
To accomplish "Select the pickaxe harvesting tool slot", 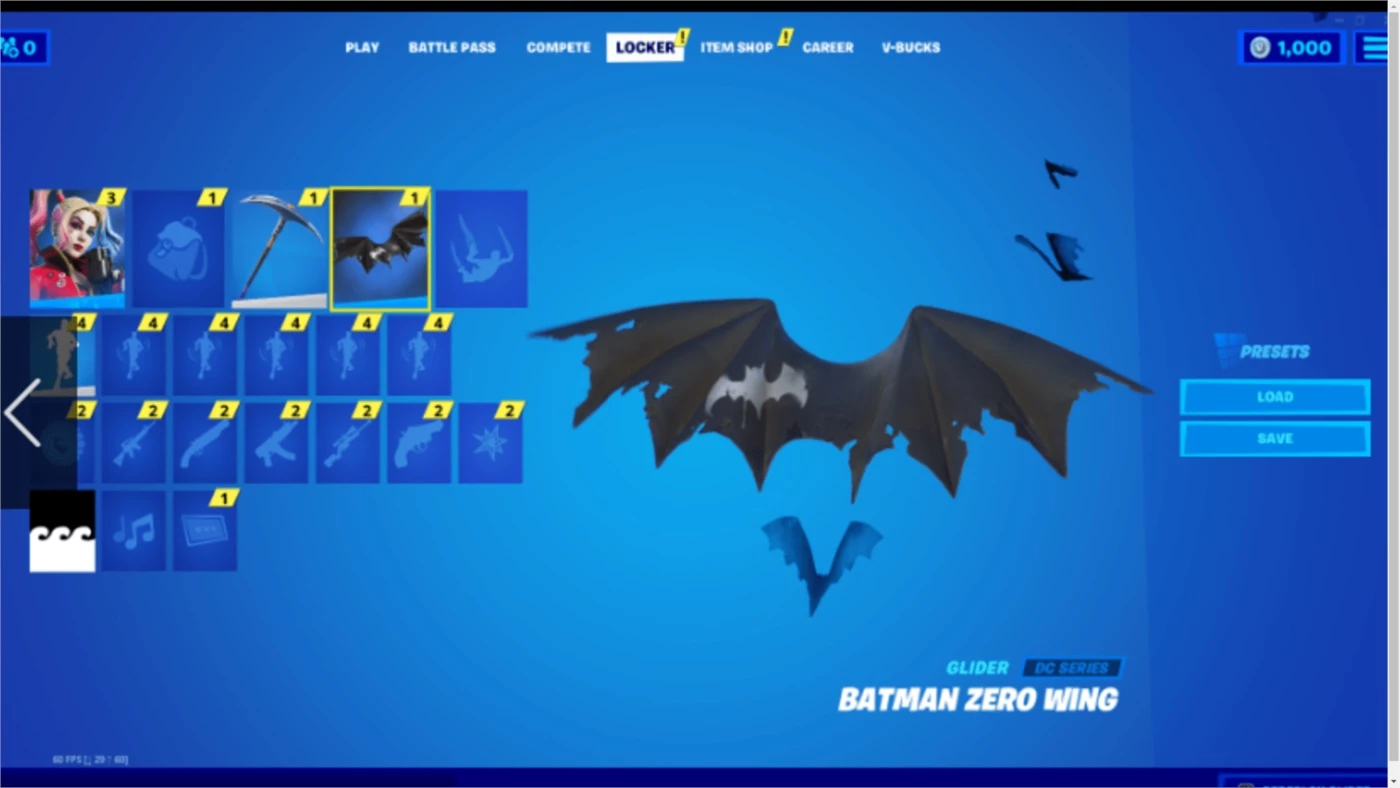I will point(278,248).
